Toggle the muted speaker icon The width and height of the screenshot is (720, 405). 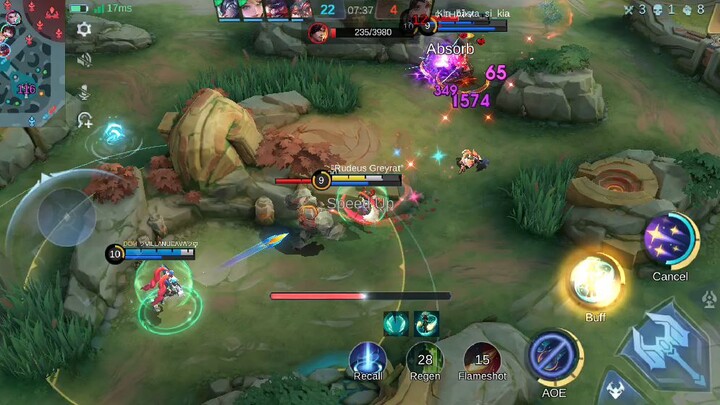point(84,60)
